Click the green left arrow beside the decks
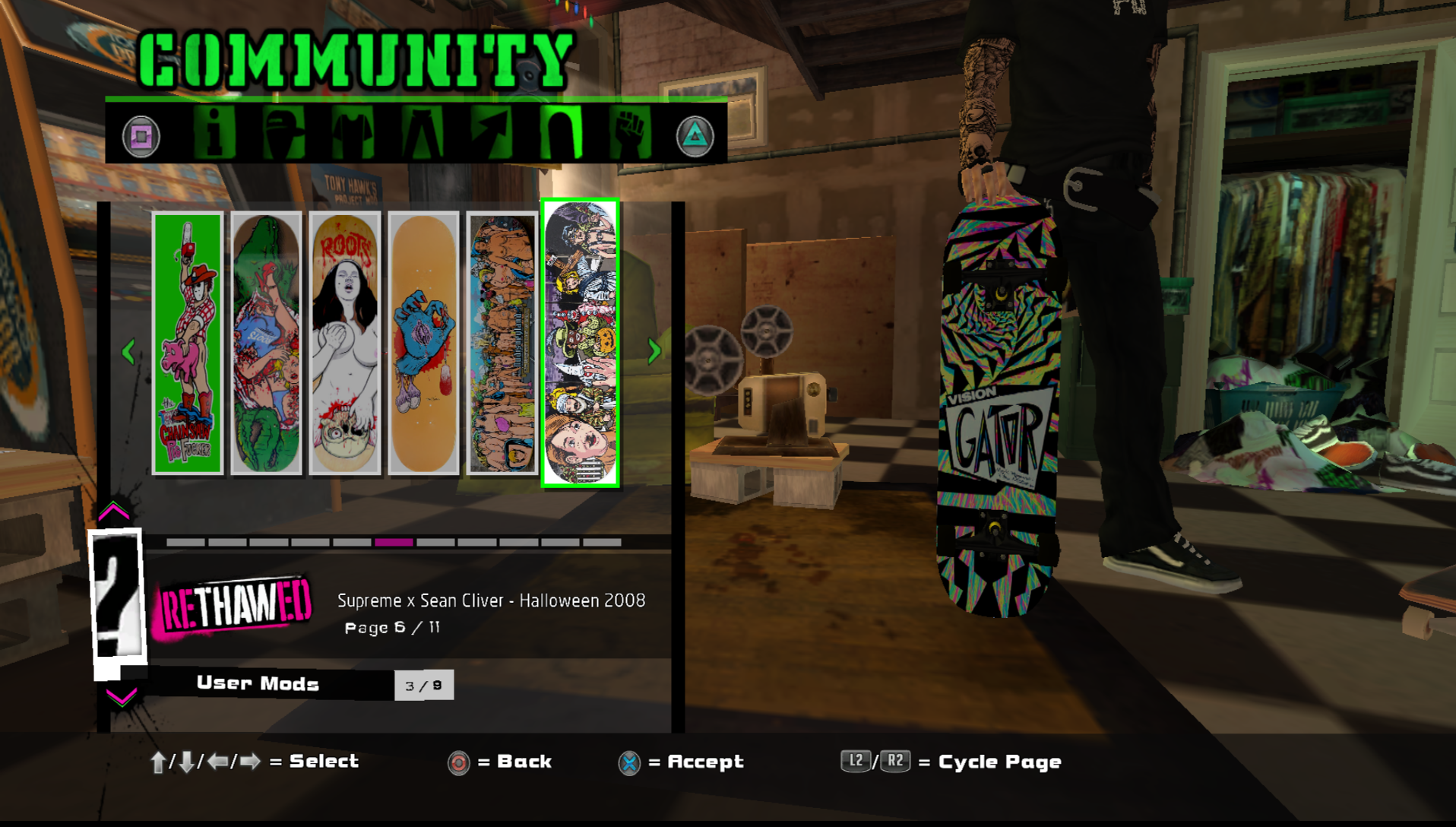The width and height of the screenshot is (1456, 827). tap(128, 351)
